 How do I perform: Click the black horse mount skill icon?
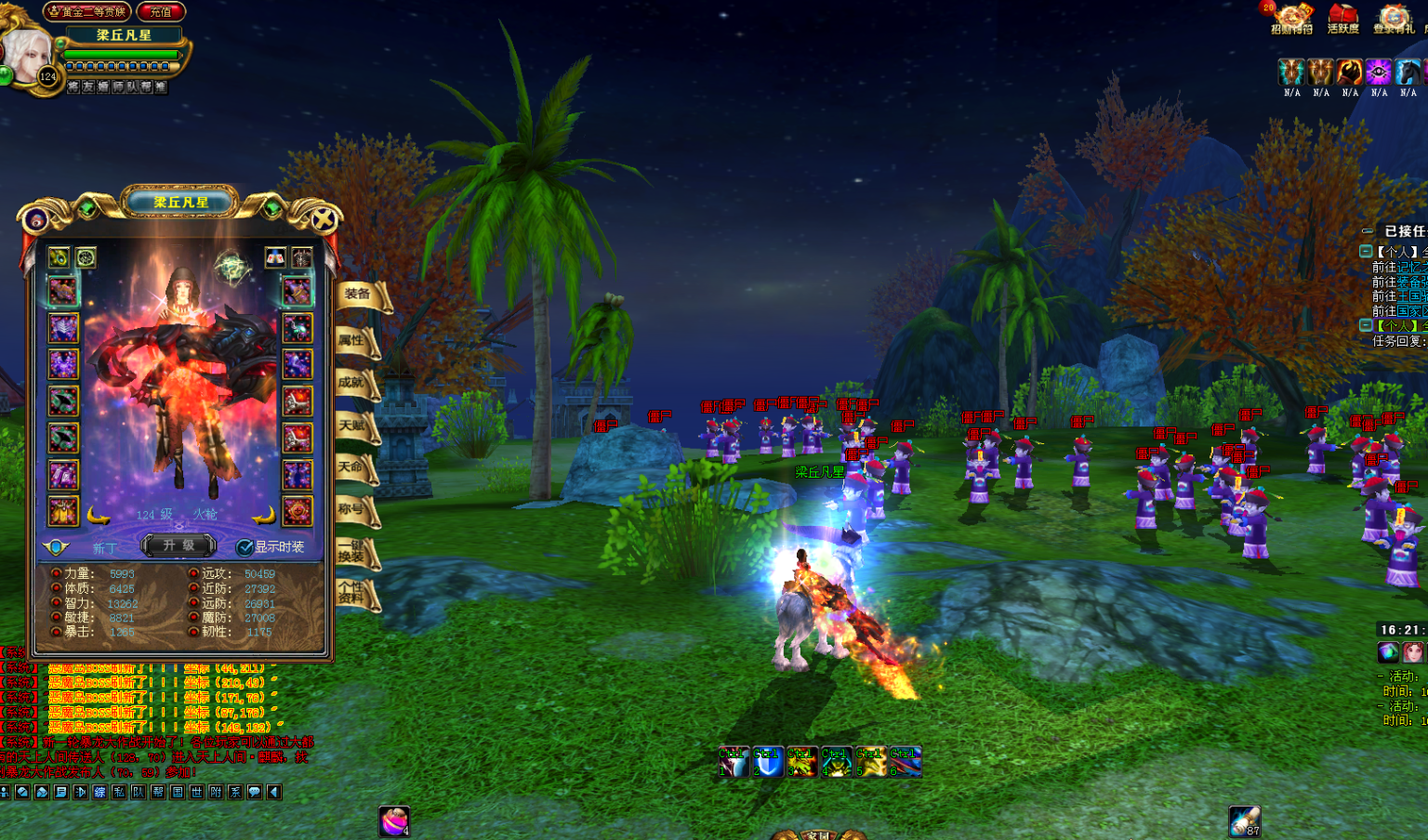tap(1408, 72)
